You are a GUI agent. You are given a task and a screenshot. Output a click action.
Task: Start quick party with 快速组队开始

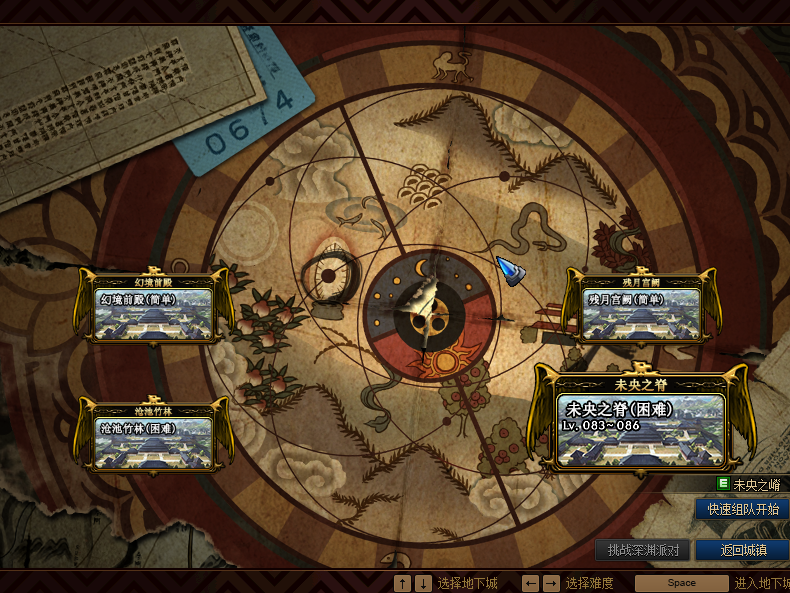[x=742, y=509]
